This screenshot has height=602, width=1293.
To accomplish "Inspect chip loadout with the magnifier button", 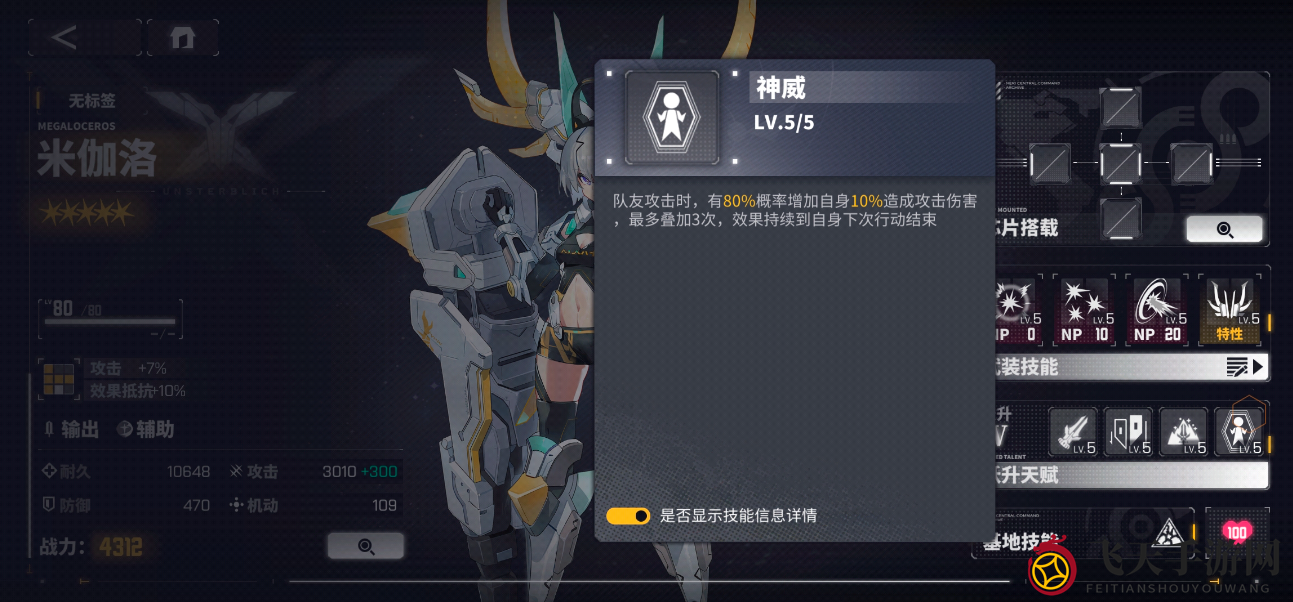I will (1224, 229).
